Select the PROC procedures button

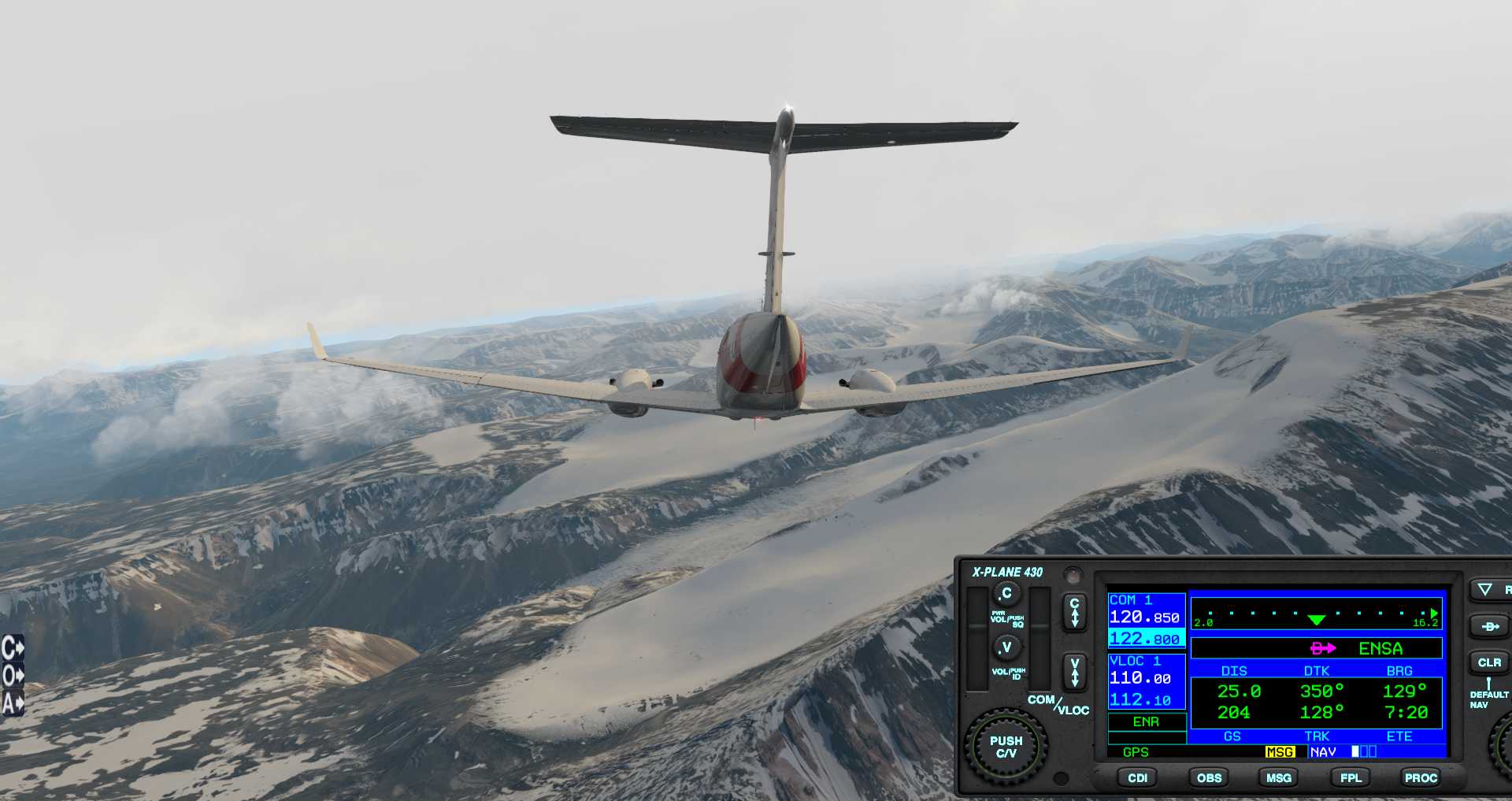coord(1421,777)
